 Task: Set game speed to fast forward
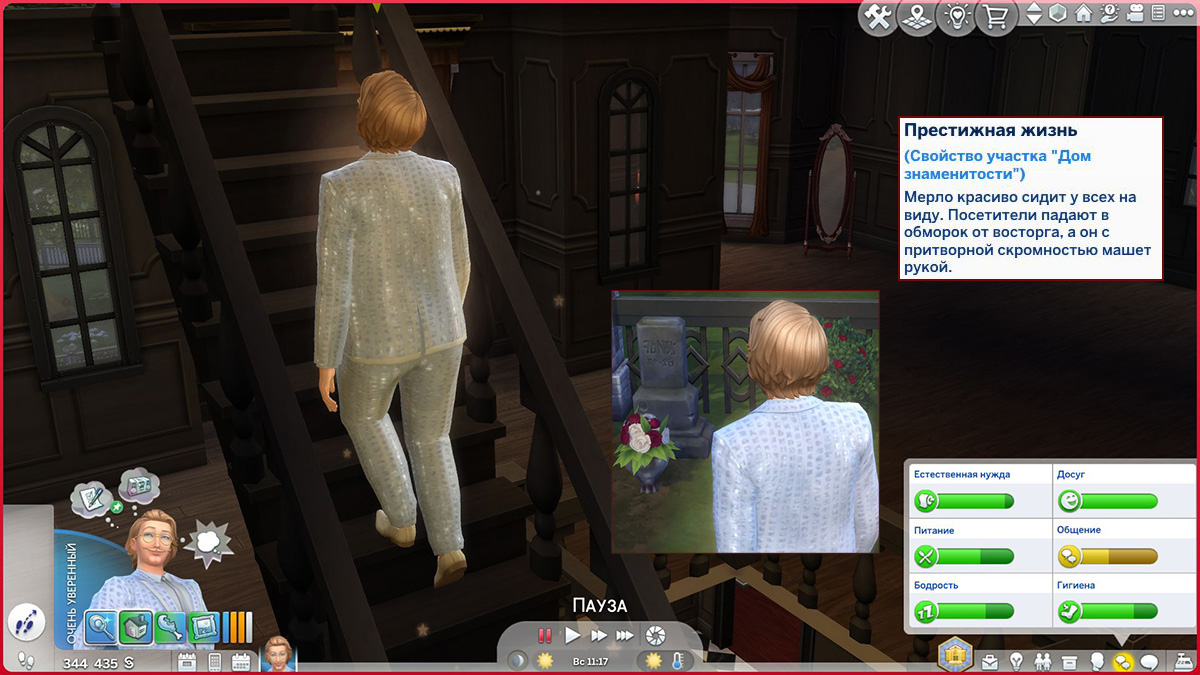(598, 635)
